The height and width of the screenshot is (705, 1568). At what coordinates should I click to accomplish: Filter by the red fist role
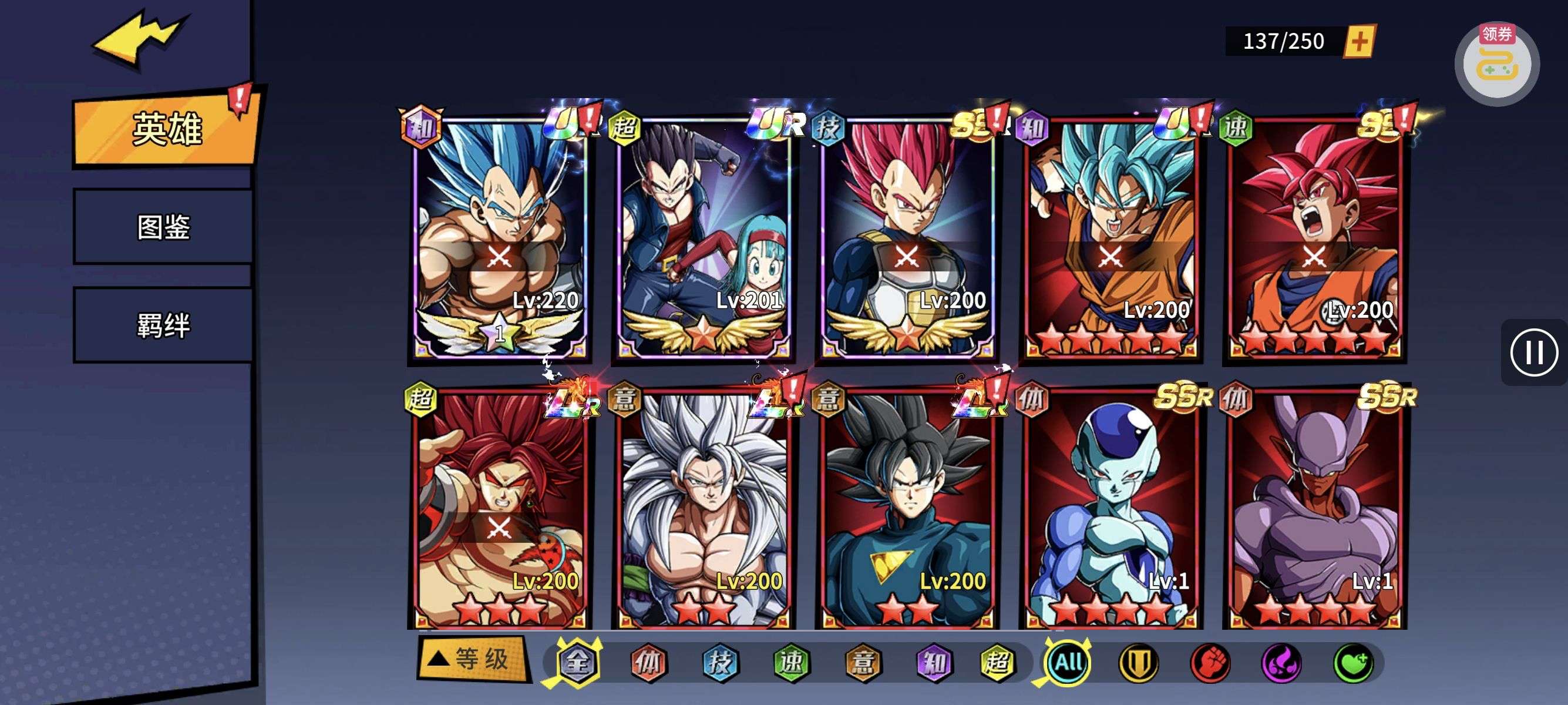(1210, 662)
